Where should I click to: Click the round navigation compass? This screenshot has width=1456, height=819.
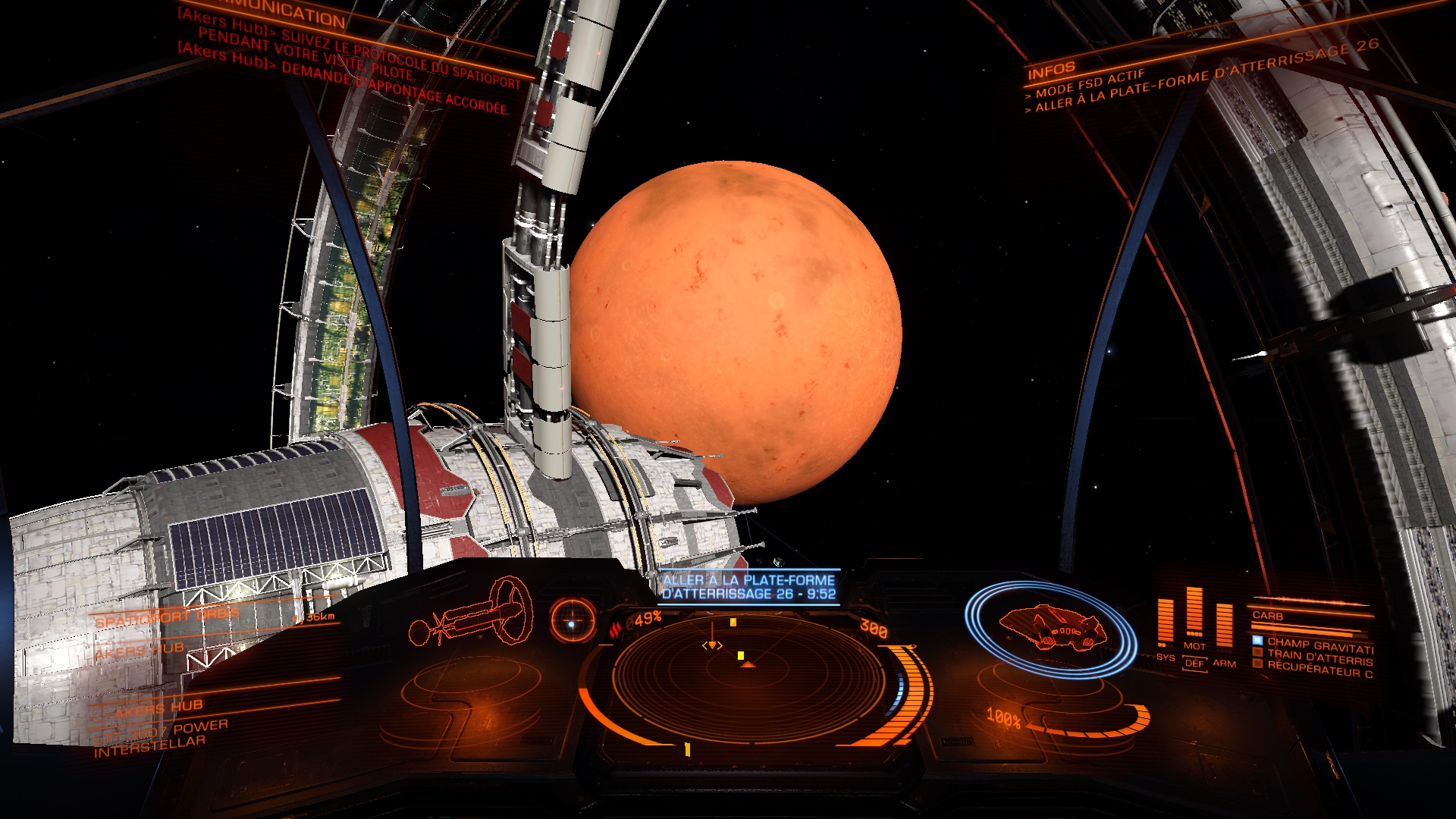(x=573, y=623)
